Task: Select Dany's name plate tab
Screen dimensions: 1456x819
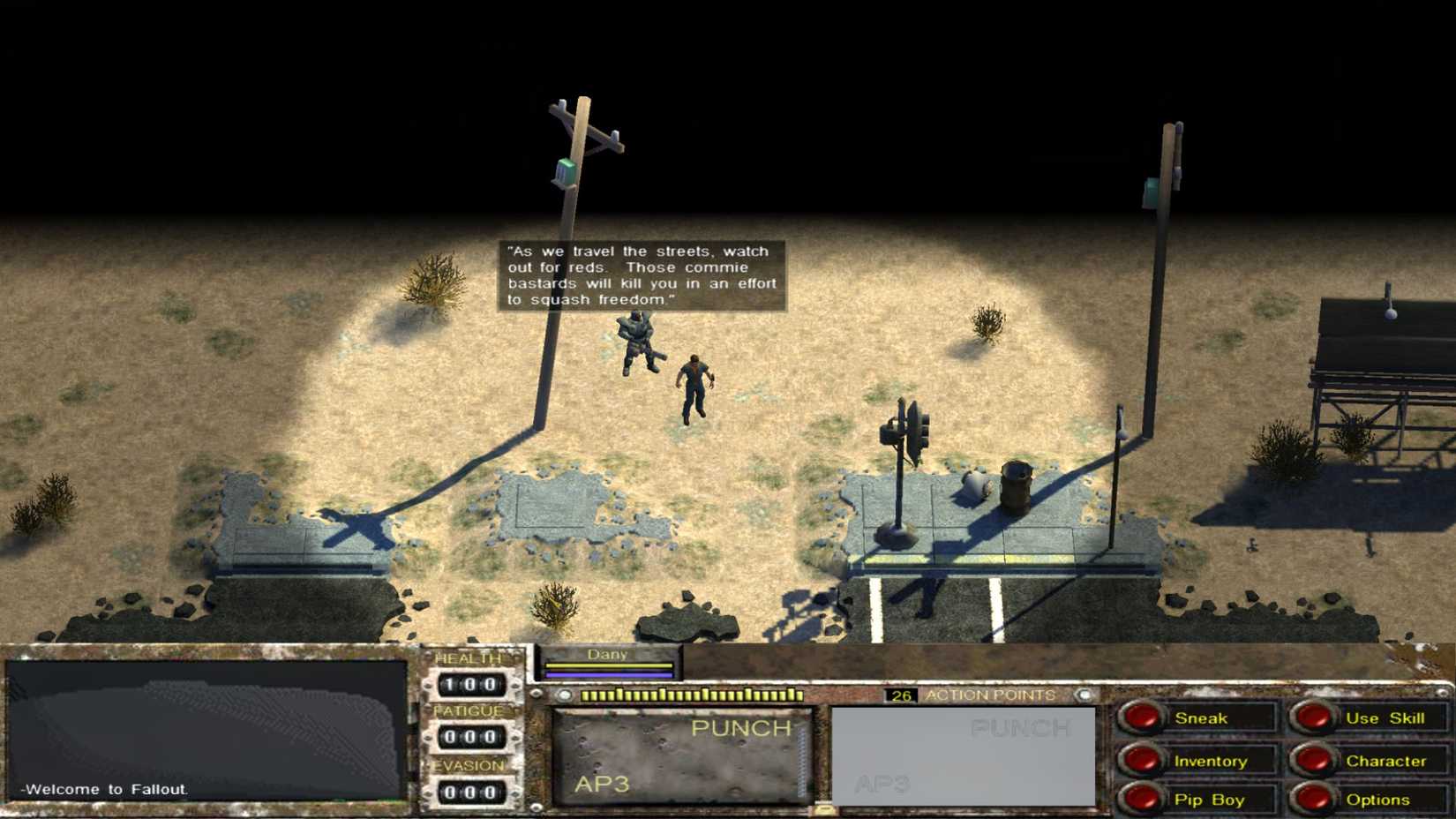Action: [608, 655]
